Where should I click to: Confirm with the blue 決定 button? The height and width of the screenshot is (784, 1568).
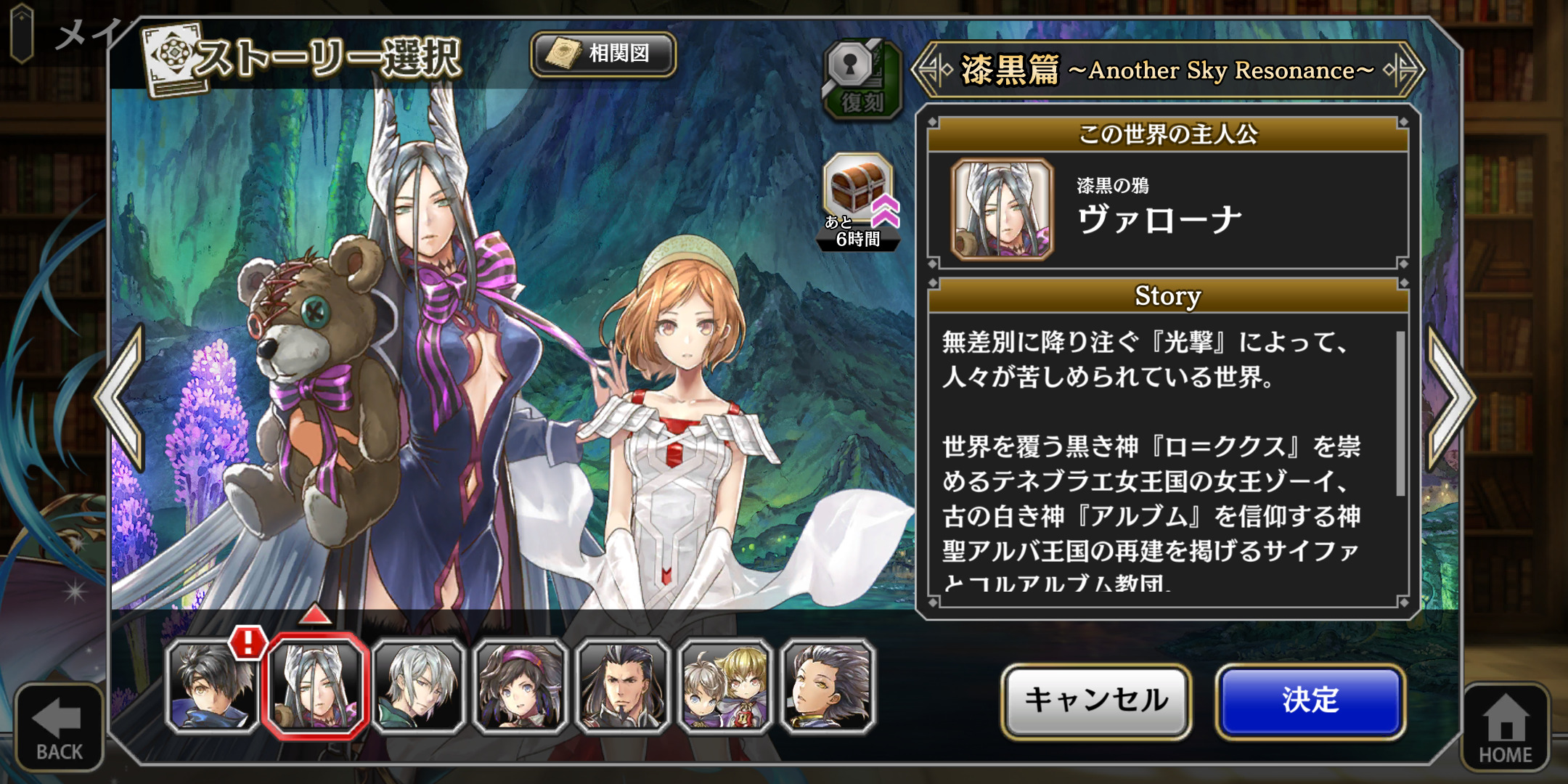pos(1310,701)
